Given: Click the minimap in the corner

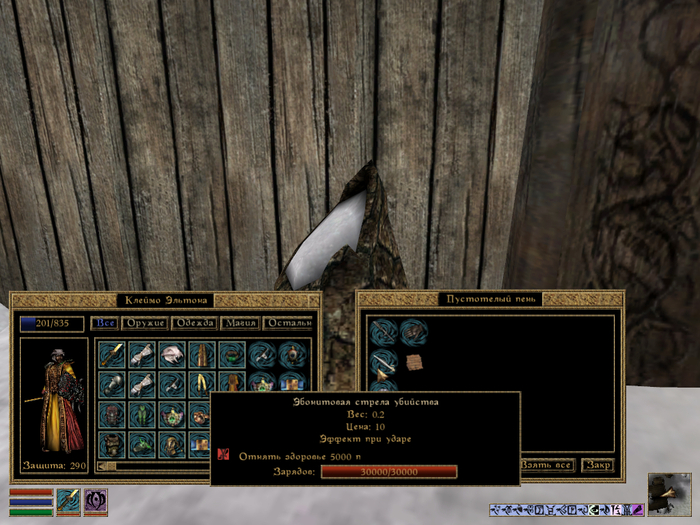Looking at the screenshot, I should pyautogui.click(x=669, y=494).
